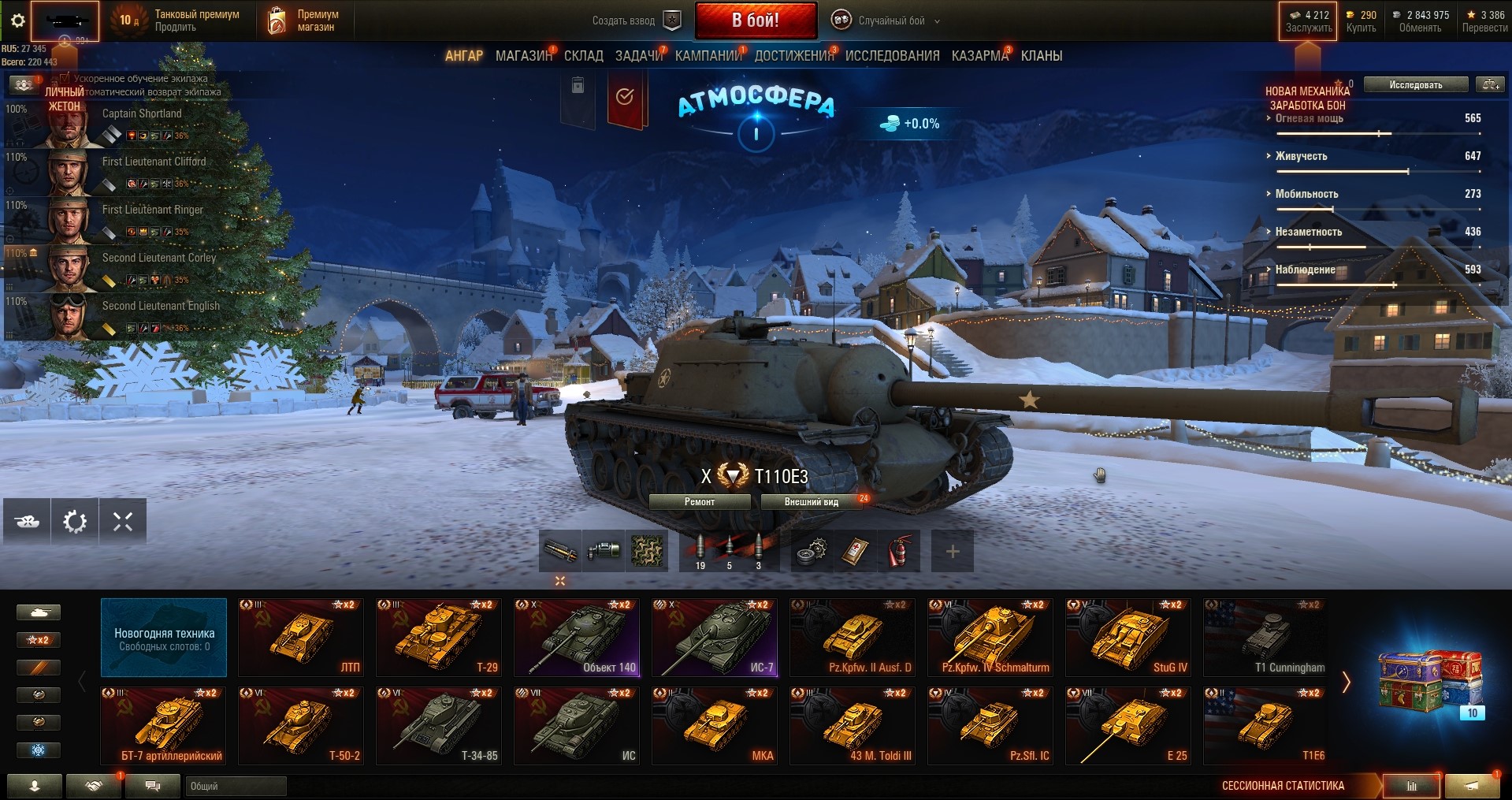The height and width of the screenshot is (800, 1512).
Task: Select the Объект 140 tank in carousel
Action: coord(576,637)
